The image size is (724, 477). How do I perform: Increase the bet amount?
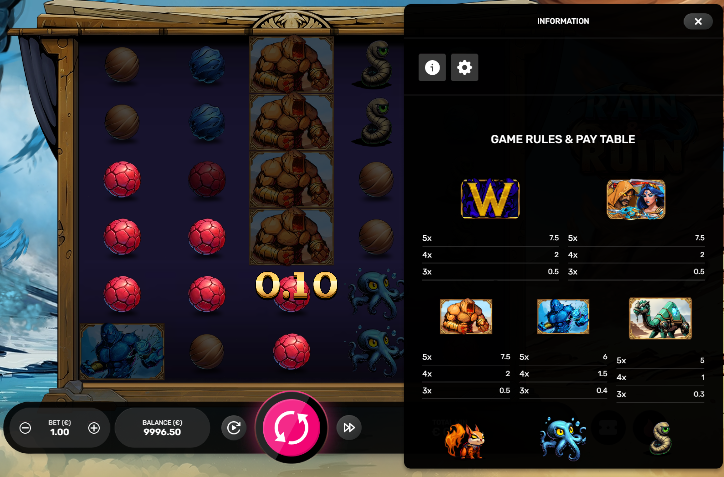94,428
